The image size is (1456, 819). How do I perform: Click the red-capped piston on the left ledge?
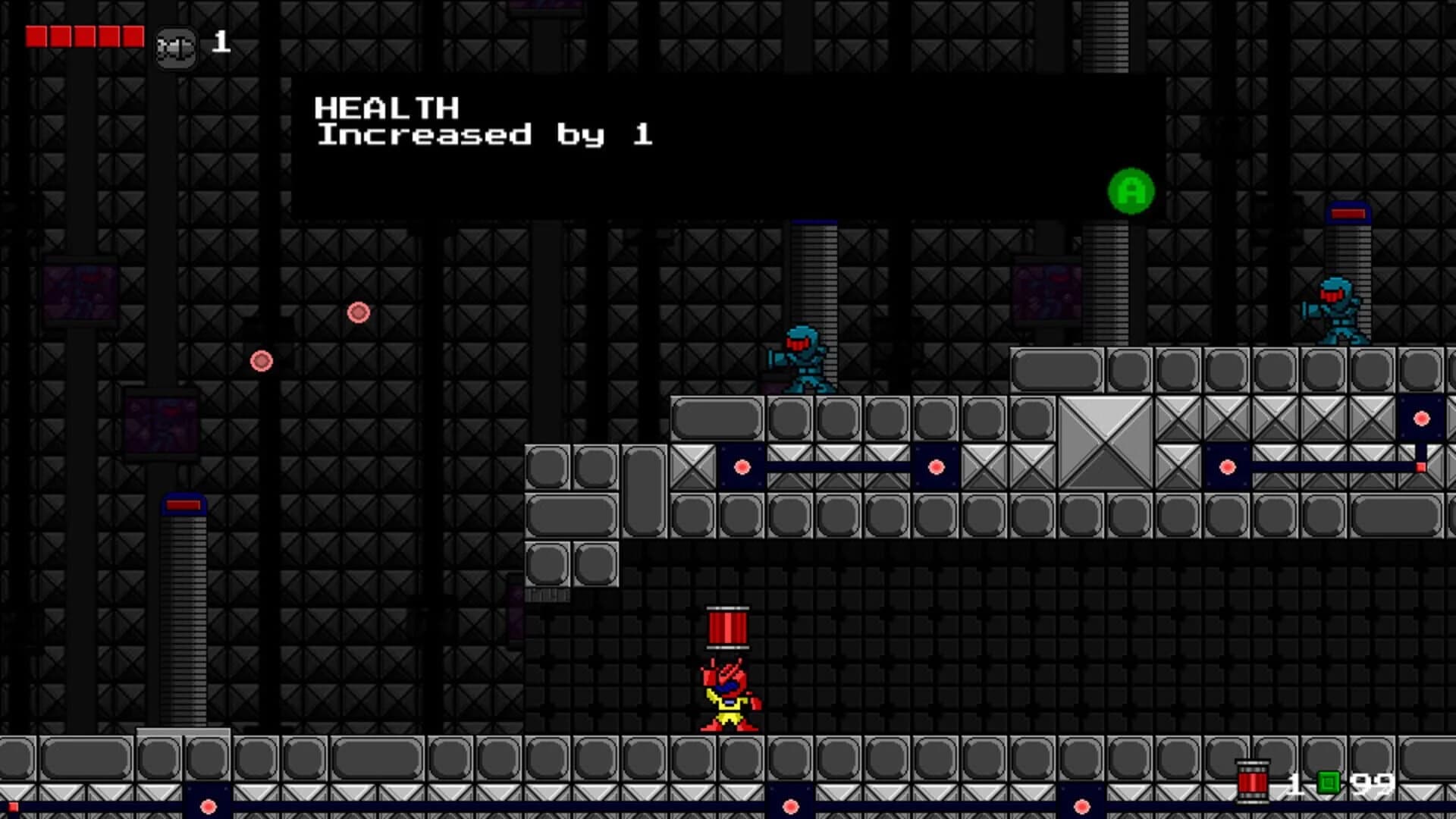tap(182, 504)
